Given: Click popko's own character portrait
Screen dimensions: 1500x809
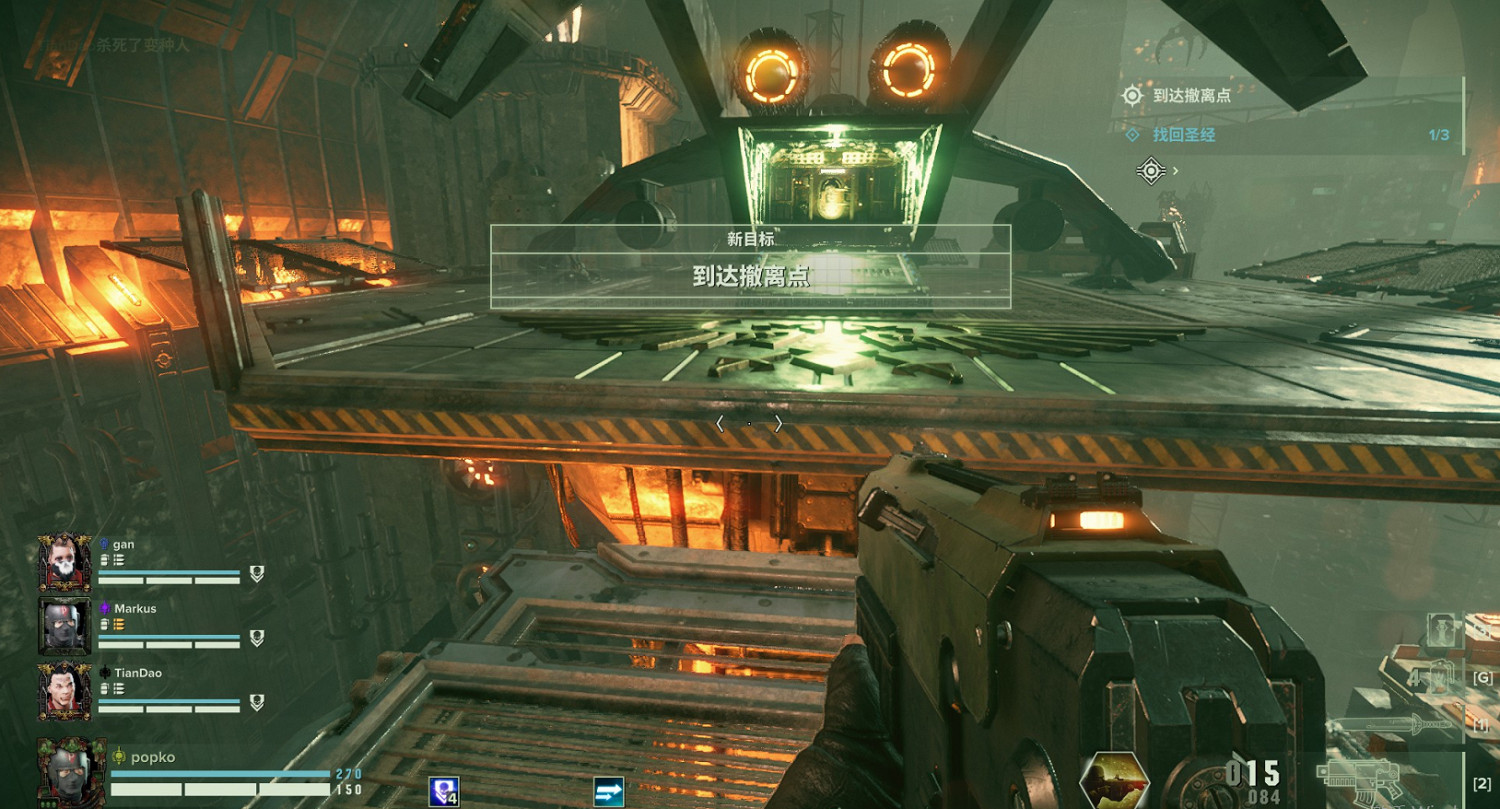Looking at the screenshot, I should 72,771.
